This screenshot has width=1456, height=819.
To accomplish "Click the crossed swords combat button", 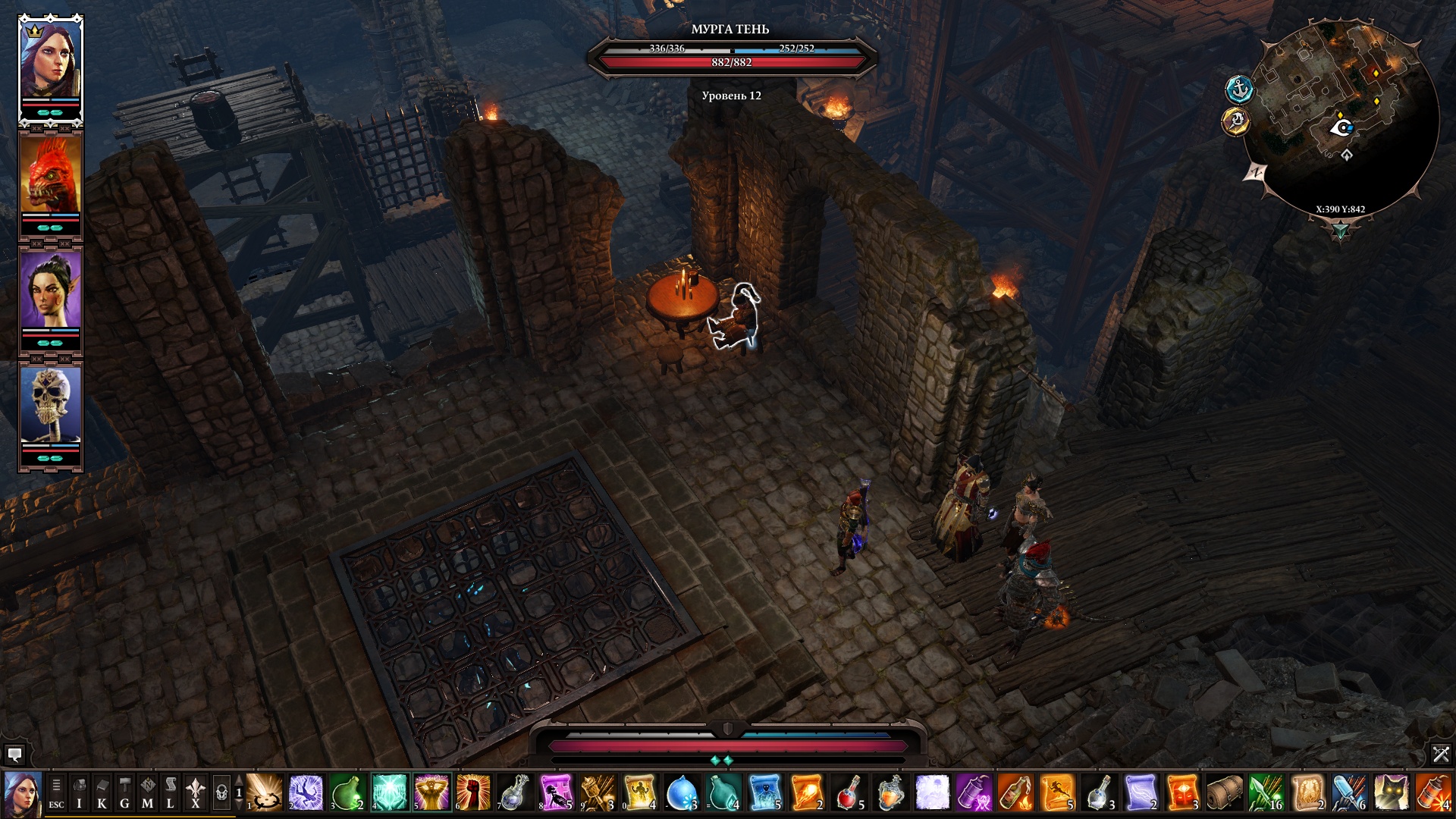I will 1441,755.
